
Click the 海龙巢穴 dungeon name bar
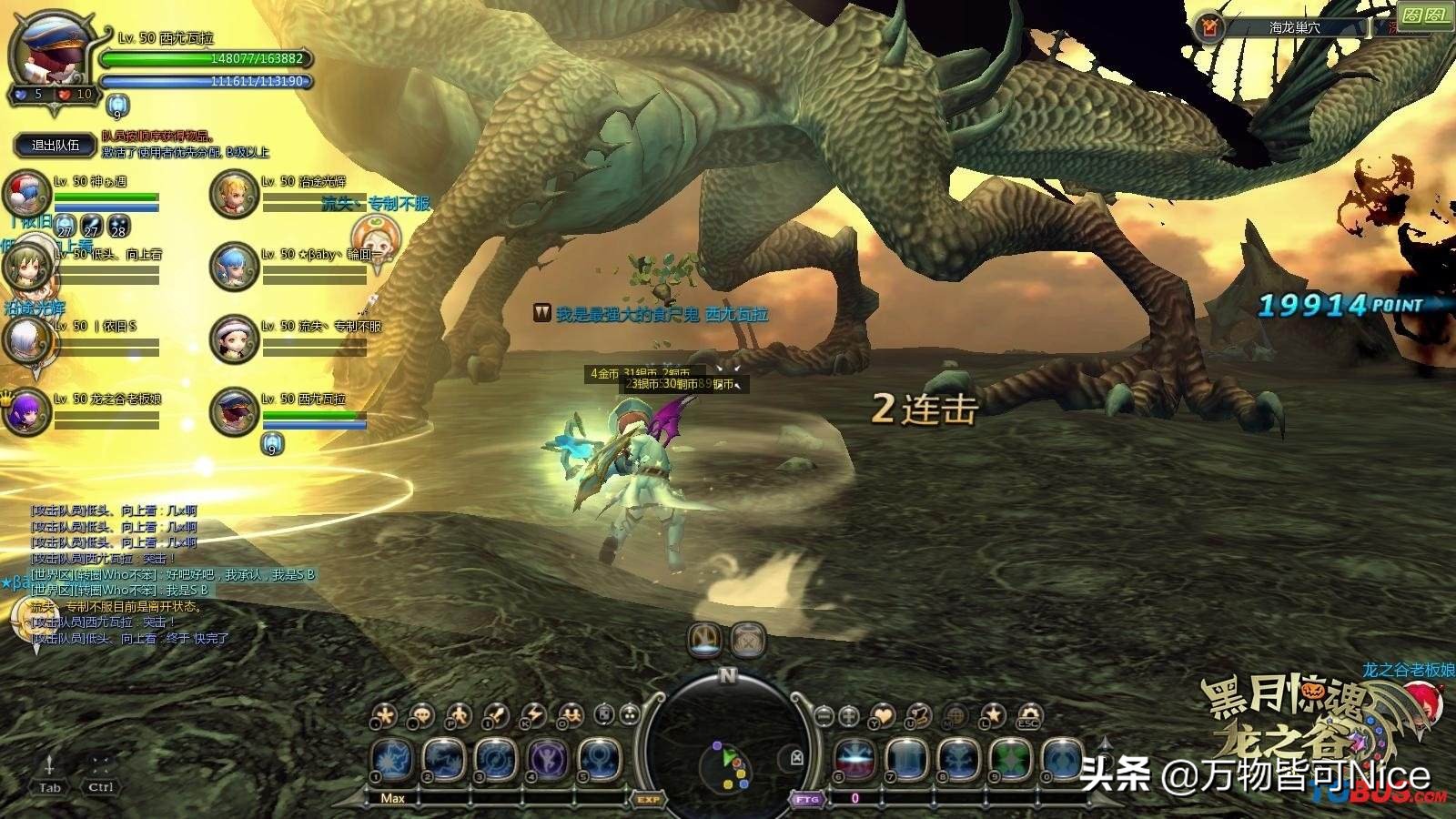(x=1294, y=28)
